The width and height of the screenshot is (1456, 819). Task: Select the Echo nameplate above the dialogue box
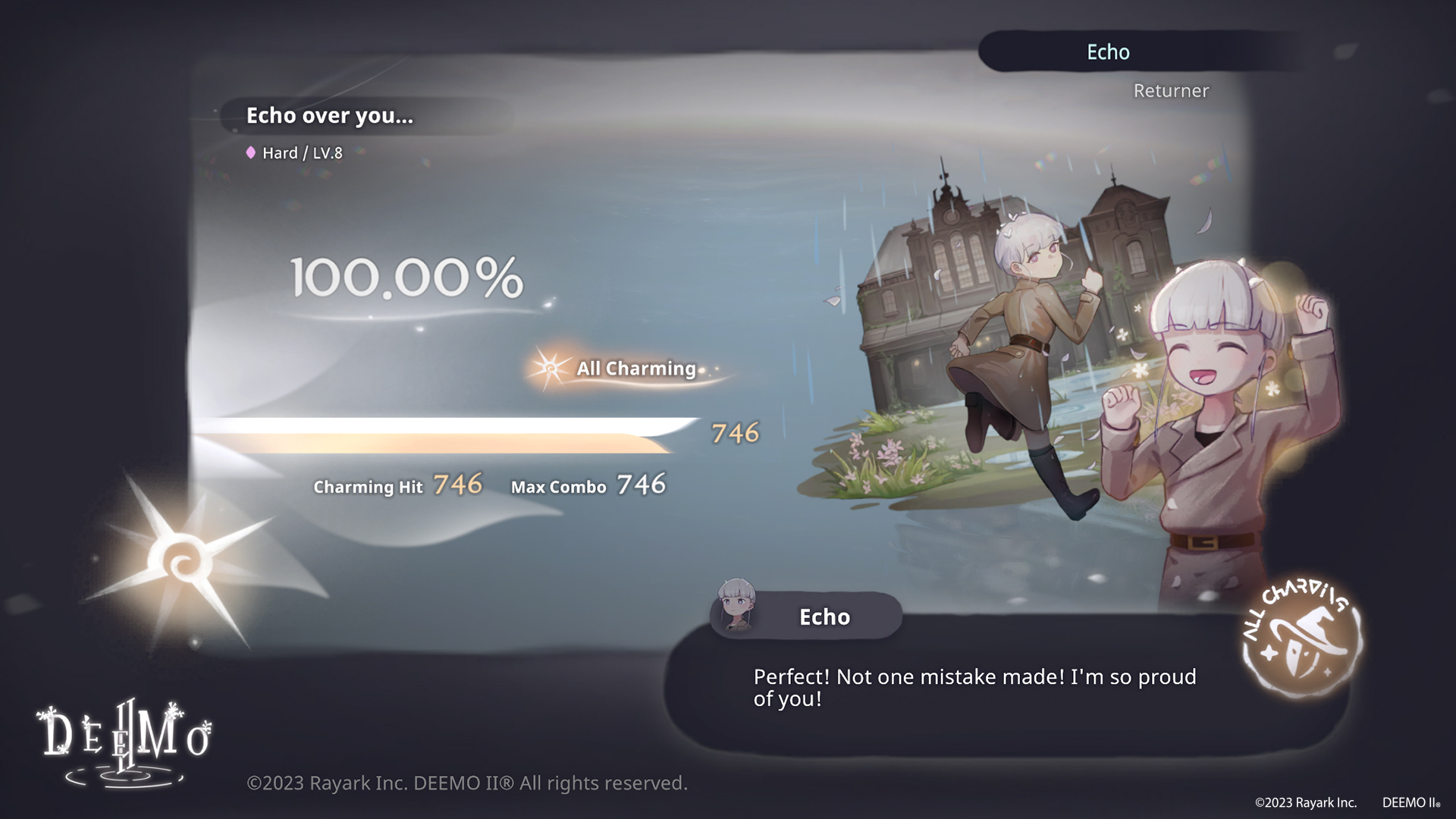tap(826, 617)
